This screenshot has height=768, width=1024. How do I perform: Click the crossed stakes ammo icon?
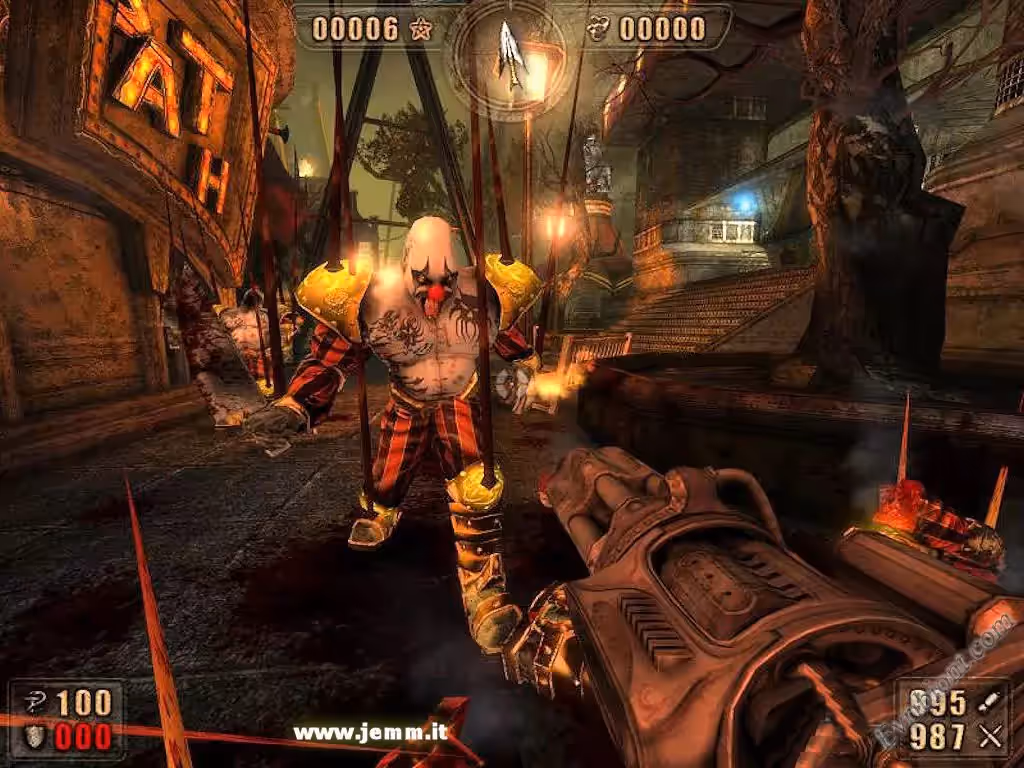click(990, 738)
